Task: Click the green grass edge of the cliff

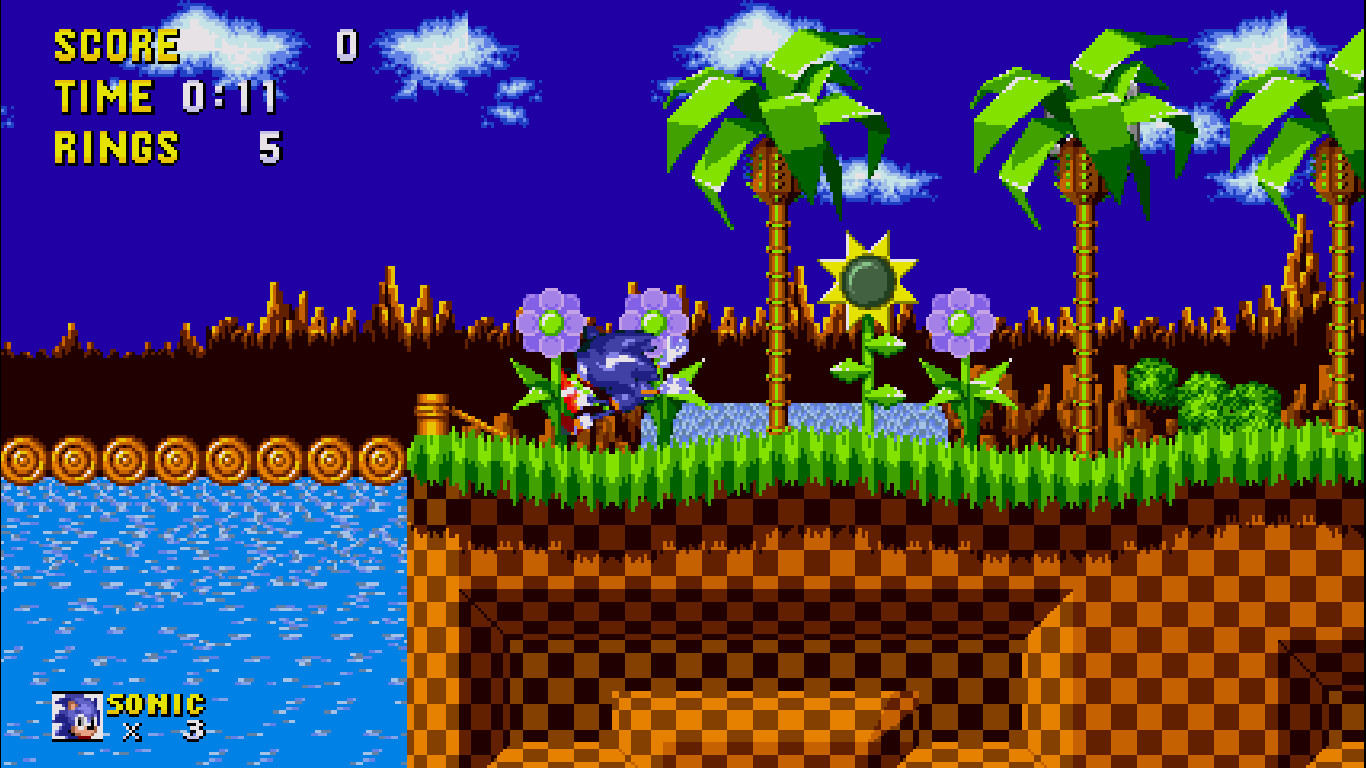Action: (700, 460)
